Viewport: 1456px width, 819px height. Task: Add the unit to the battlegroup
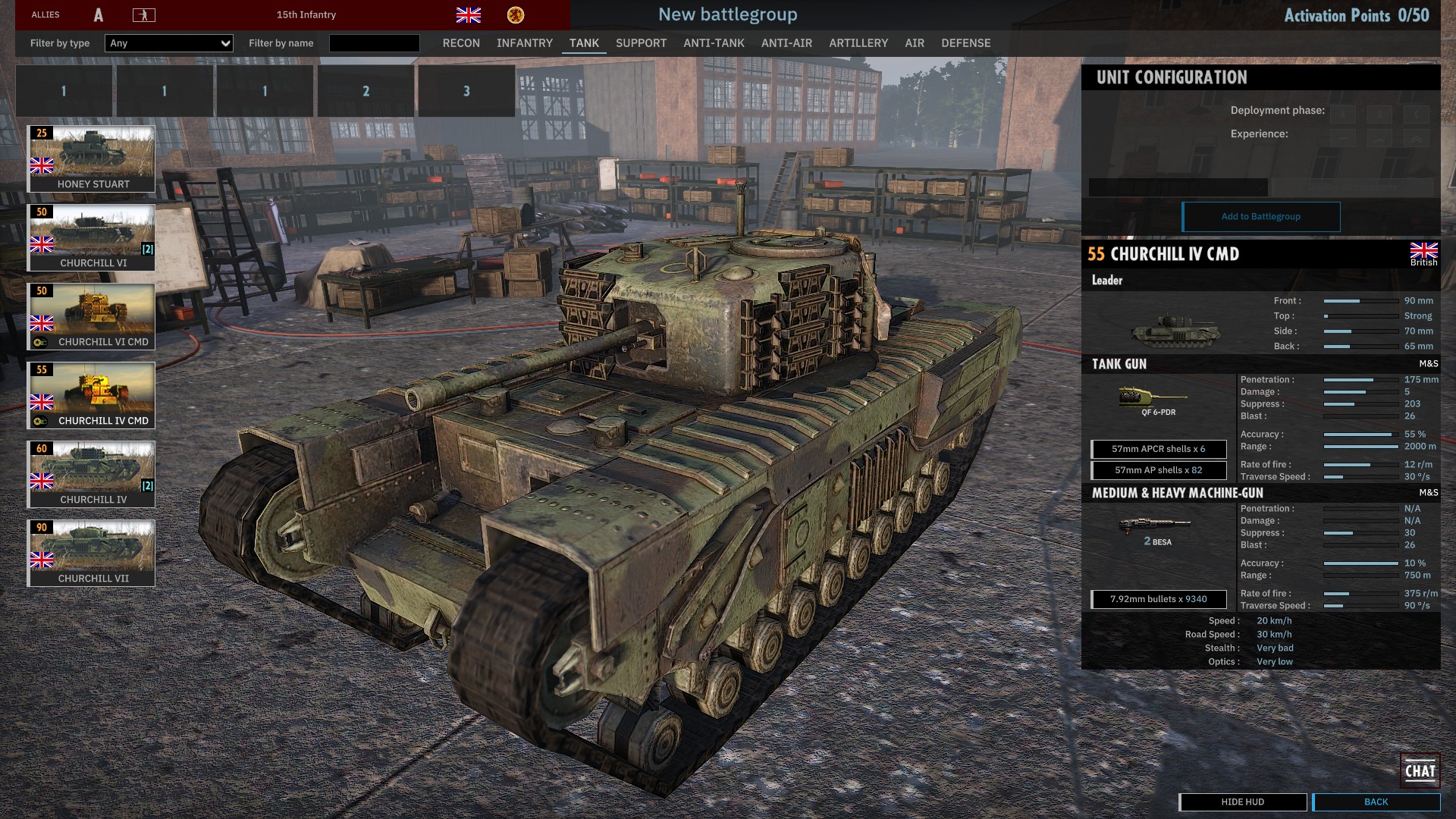click(1260, 217)
